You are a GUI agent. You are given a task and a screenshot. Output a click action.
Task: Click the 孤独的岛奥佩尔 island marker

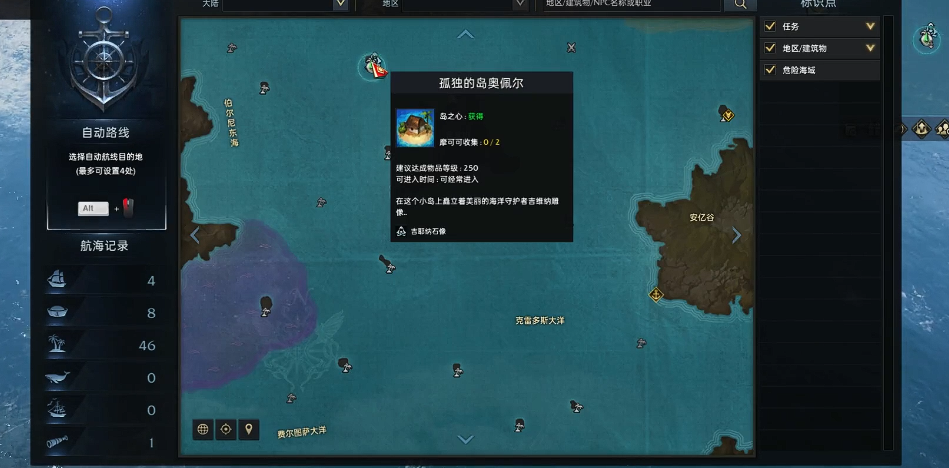373,66
